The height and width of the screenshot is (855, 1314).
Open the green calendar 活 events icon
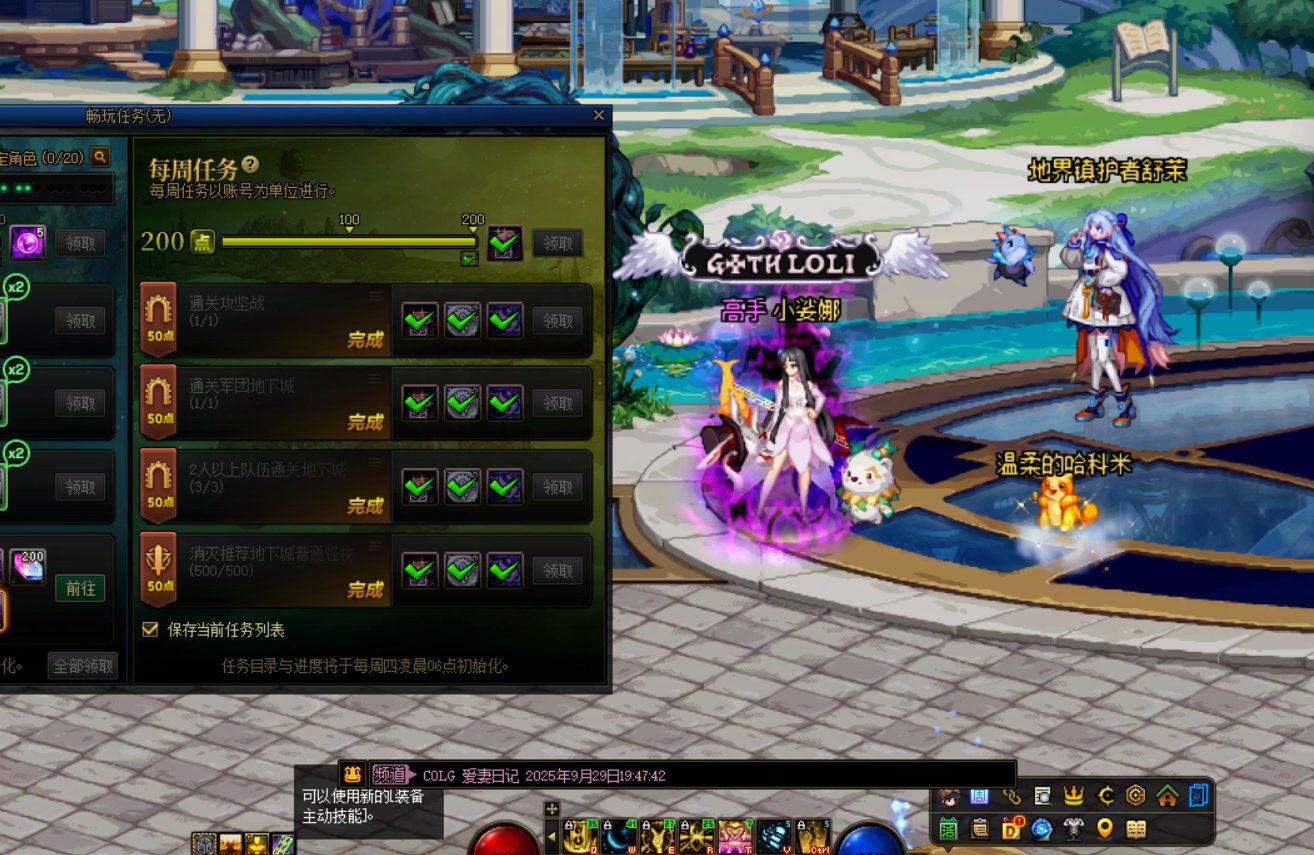pos(949,828)
